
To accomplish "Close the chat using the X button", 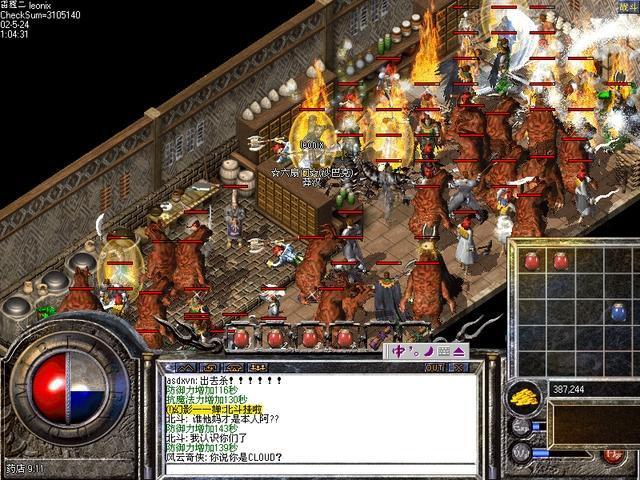I will [x=460, y=367].
